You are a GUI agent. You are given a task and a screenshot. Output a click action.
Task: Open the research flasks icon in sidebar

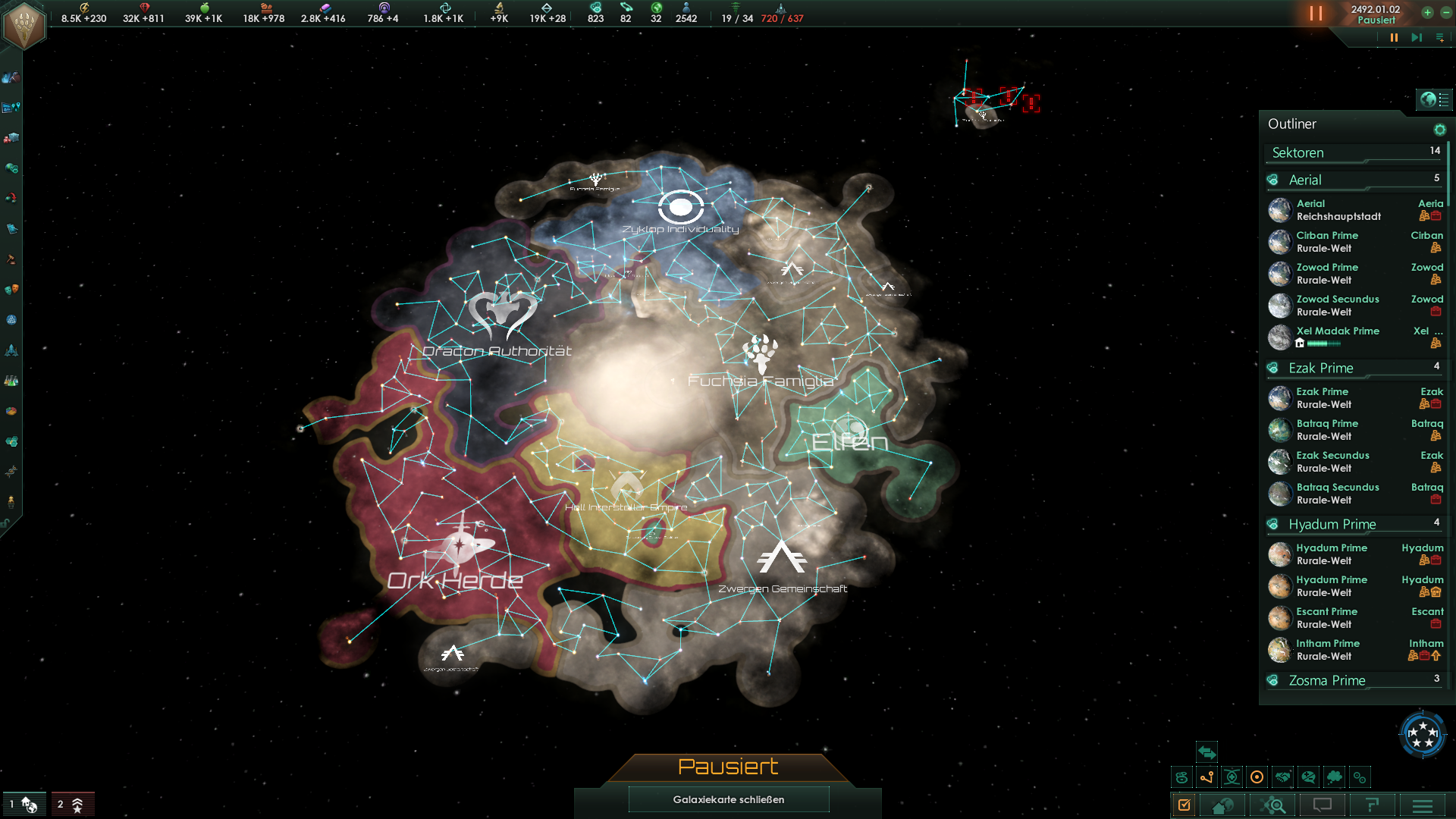coord(11,380)
